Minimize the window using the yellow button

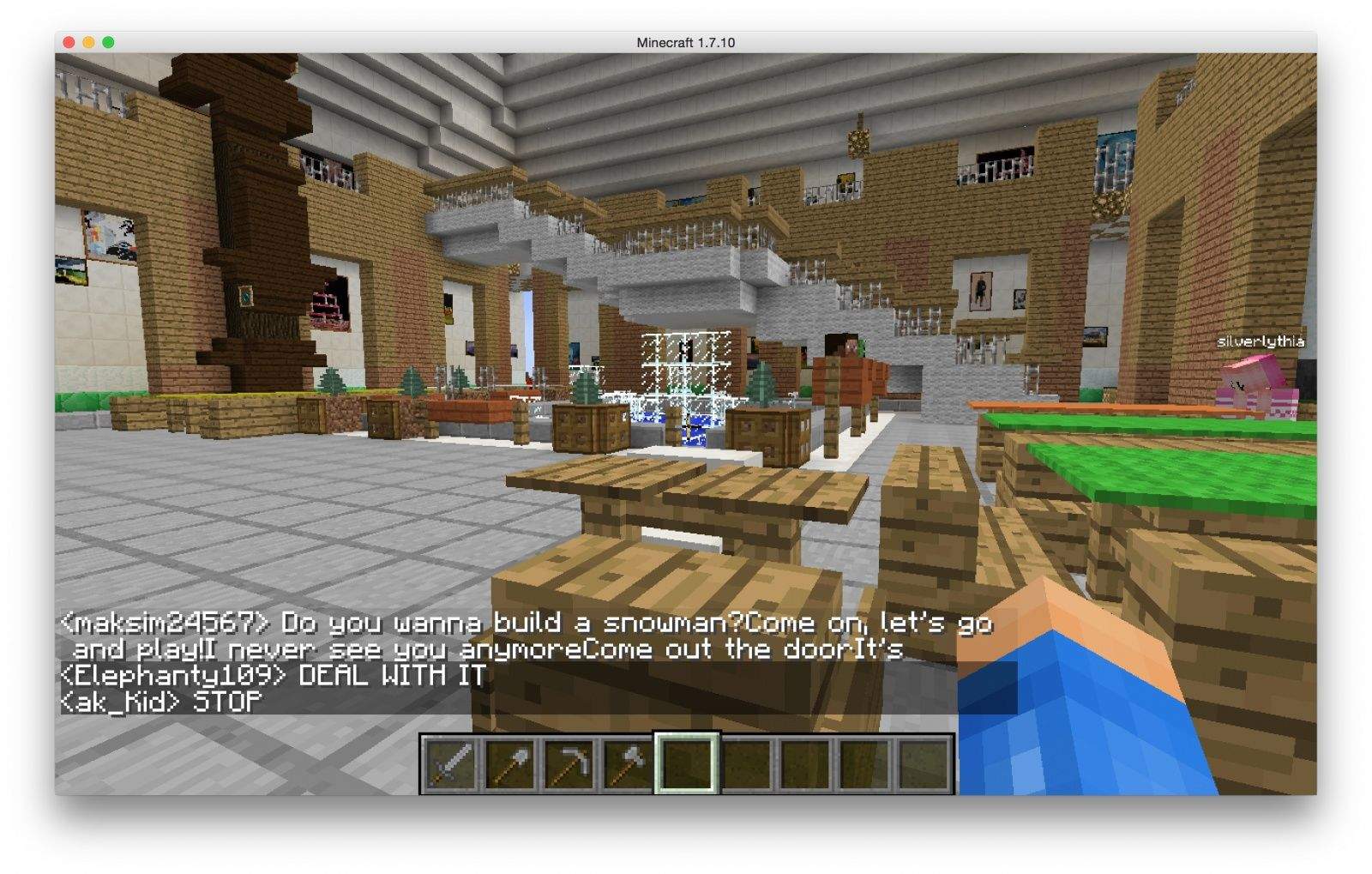(x=88, y=42)
